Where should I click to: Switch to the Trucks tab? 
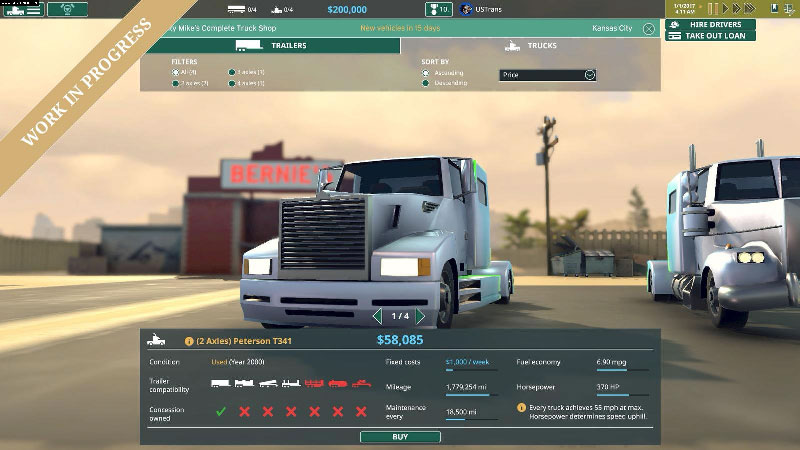[530, 46]
